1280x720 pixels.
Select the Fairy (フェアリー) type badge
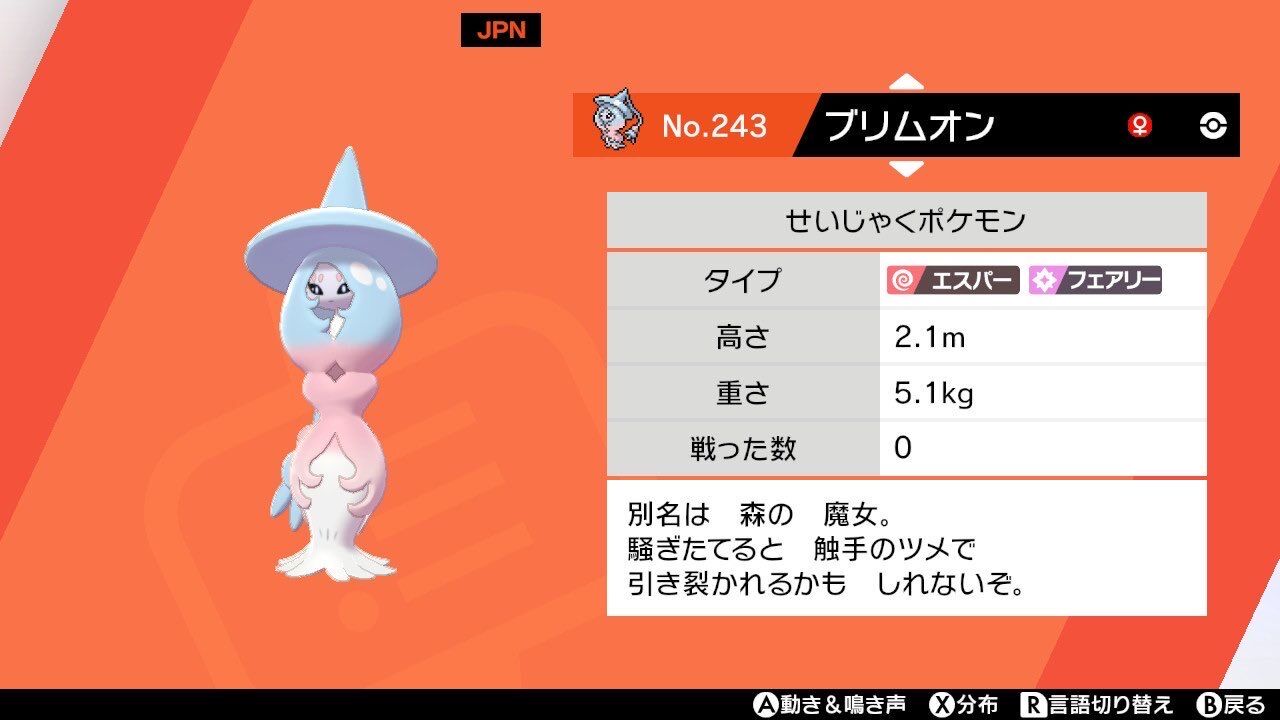1095,282
